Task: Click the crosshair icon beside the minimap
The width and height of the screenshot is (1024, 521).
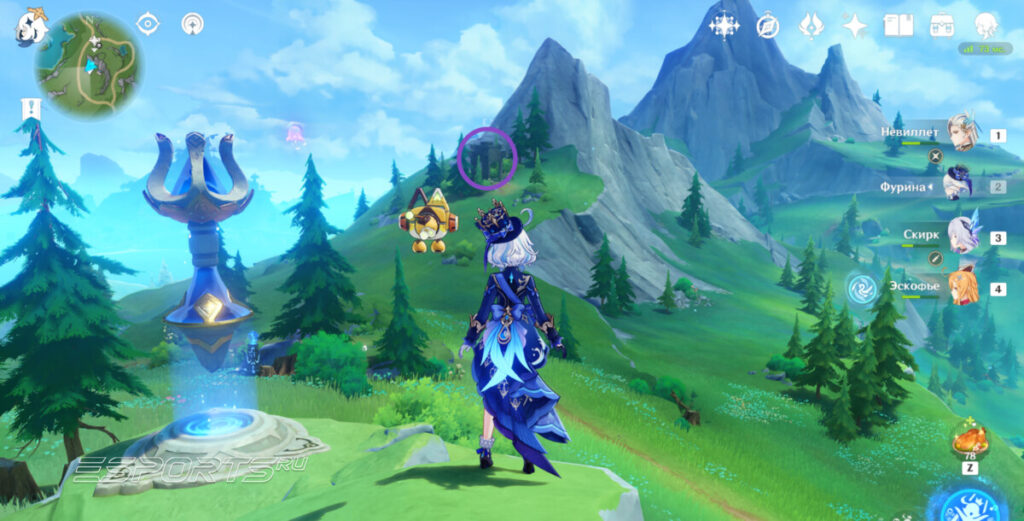Action: pos(147,24)
